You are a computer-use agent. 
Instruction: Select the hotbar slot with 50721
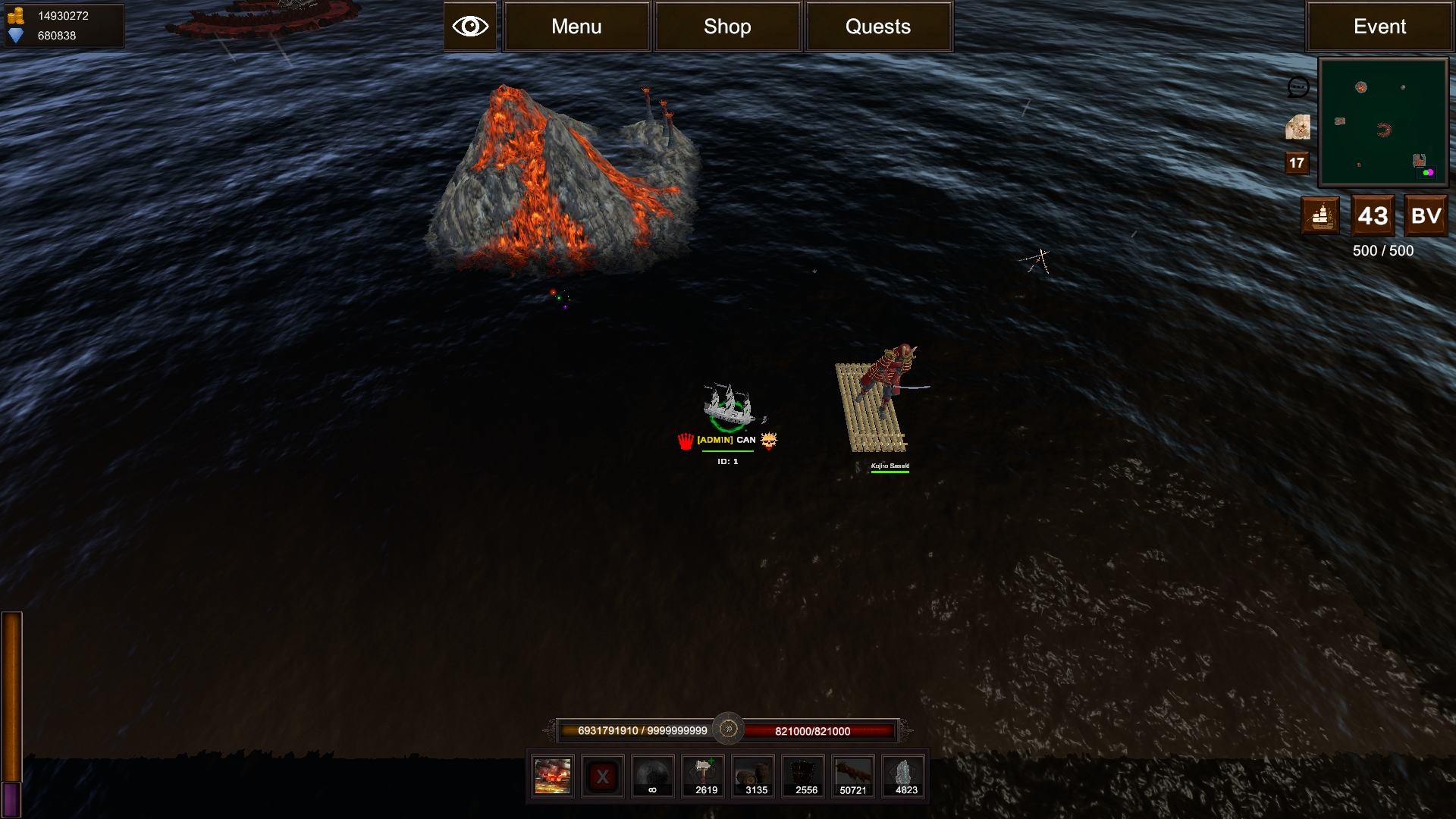pos(854,777)
